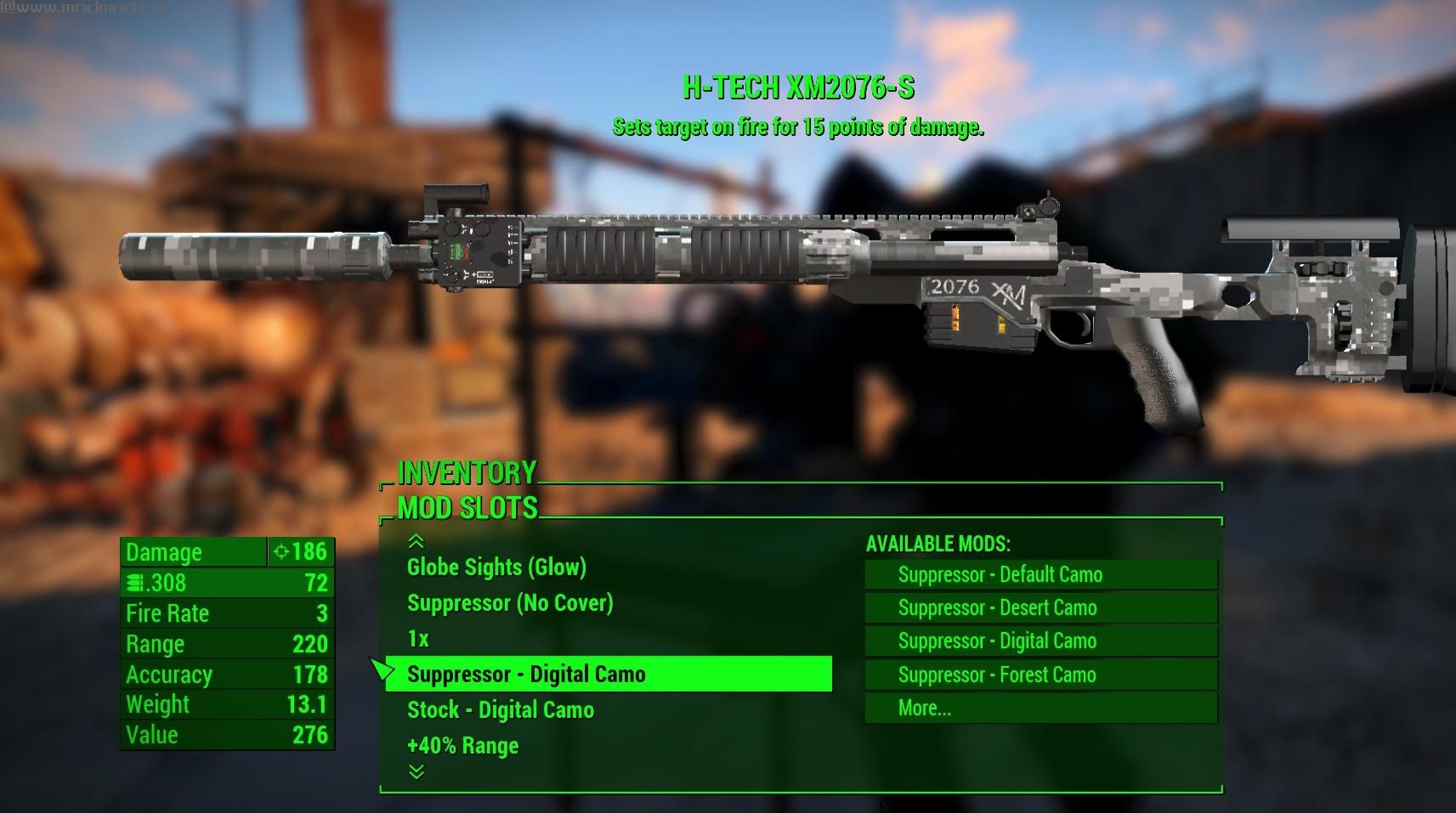Open the highlighted Suppressor - Digital Camo slot
This screenshot has height=813, width=1456.
[x=609, y=675]
